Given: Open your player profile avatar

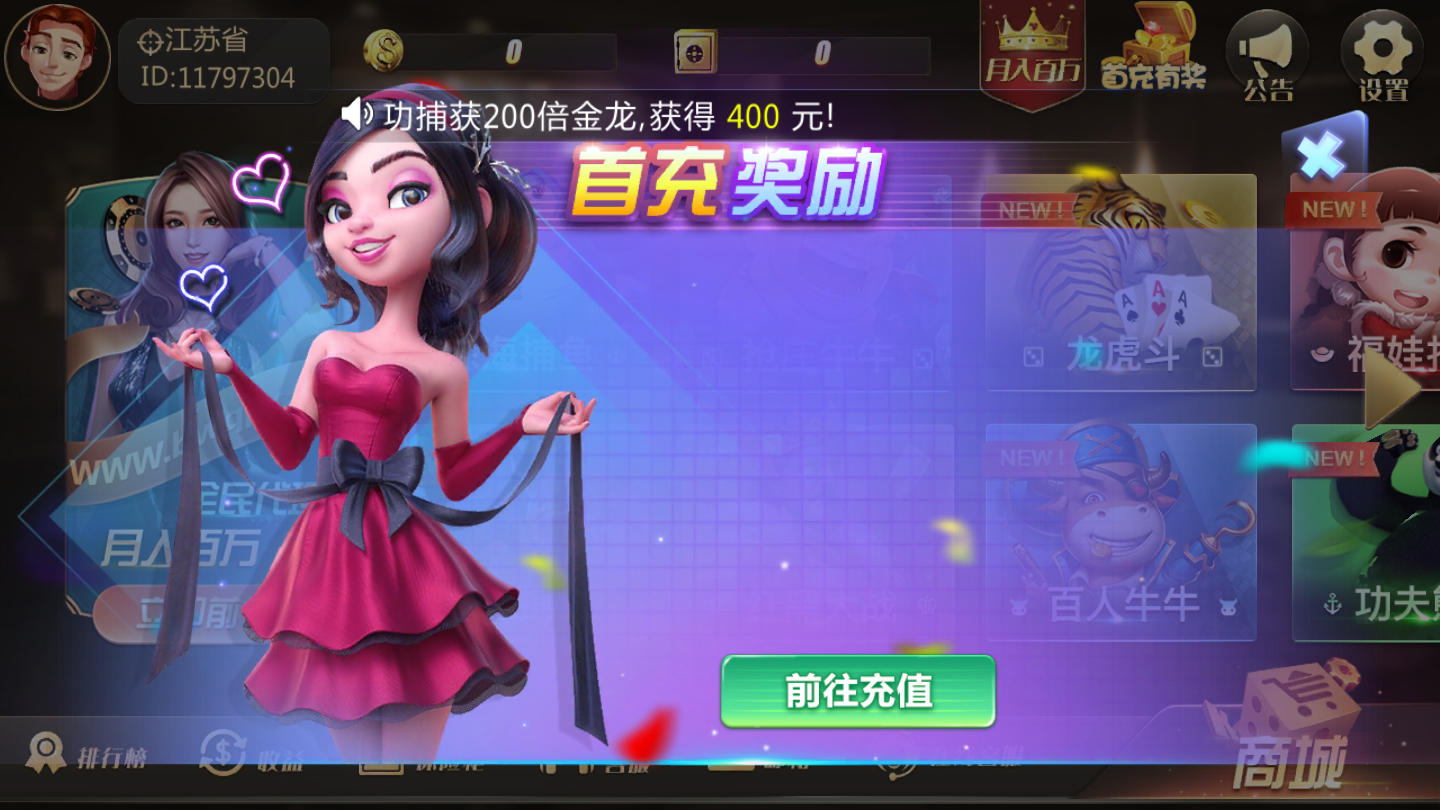Looking at the screenshot, I should (x=57, y=57).
